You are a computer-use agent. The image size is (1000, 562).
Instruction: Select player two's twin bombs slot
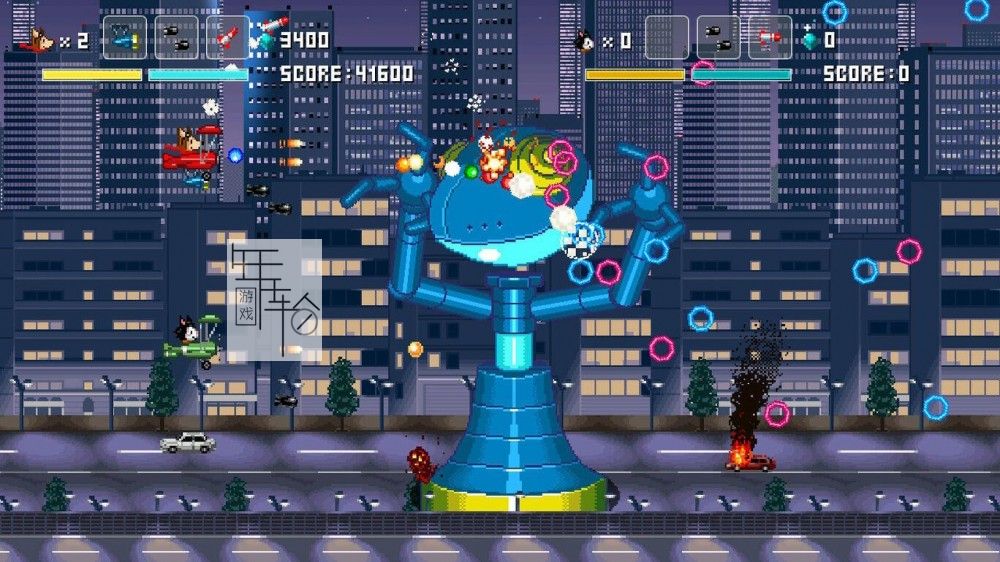pos(718,39)
